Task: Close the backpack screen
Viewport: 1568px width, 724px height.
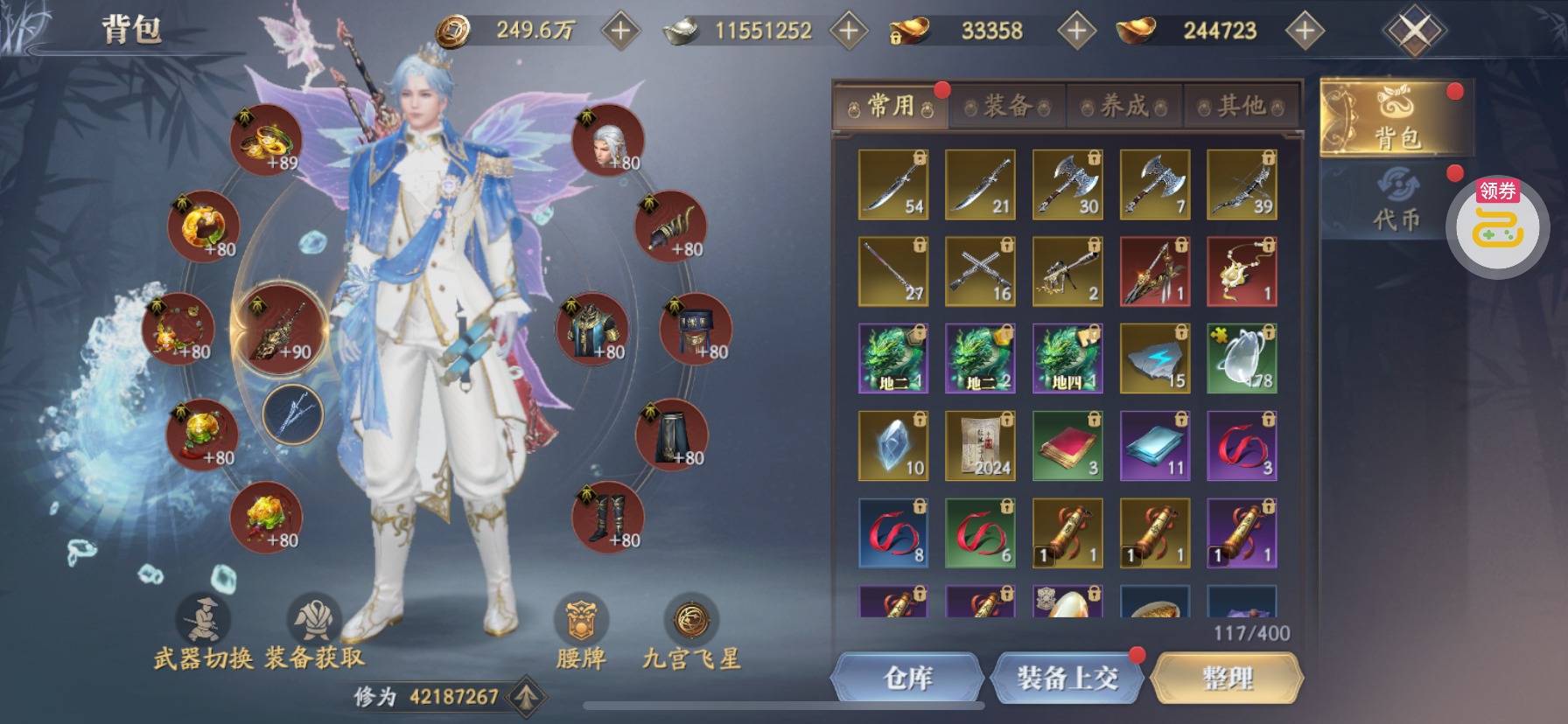Action: (1414, 31)
